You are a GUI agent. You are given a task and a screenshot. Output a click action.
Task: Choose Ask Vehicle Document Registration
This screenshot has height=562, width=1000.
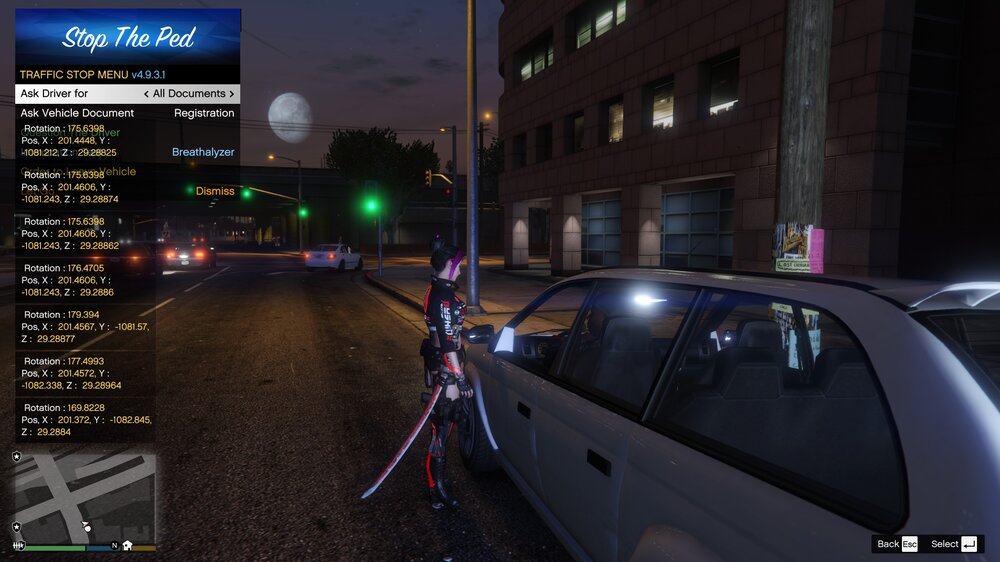point(127,113)
